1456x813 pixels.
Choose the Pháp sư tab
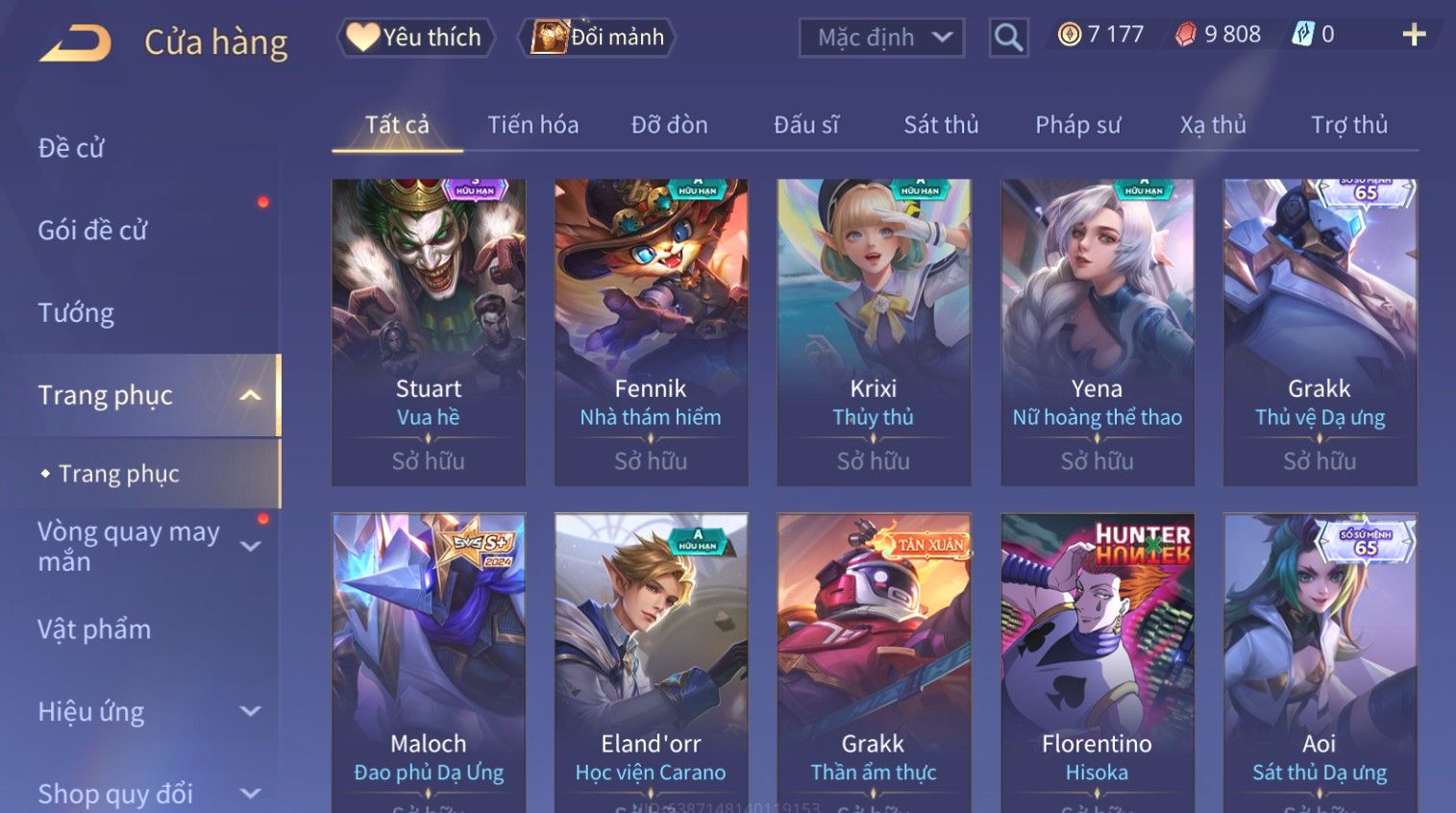tap(1077, 125)
